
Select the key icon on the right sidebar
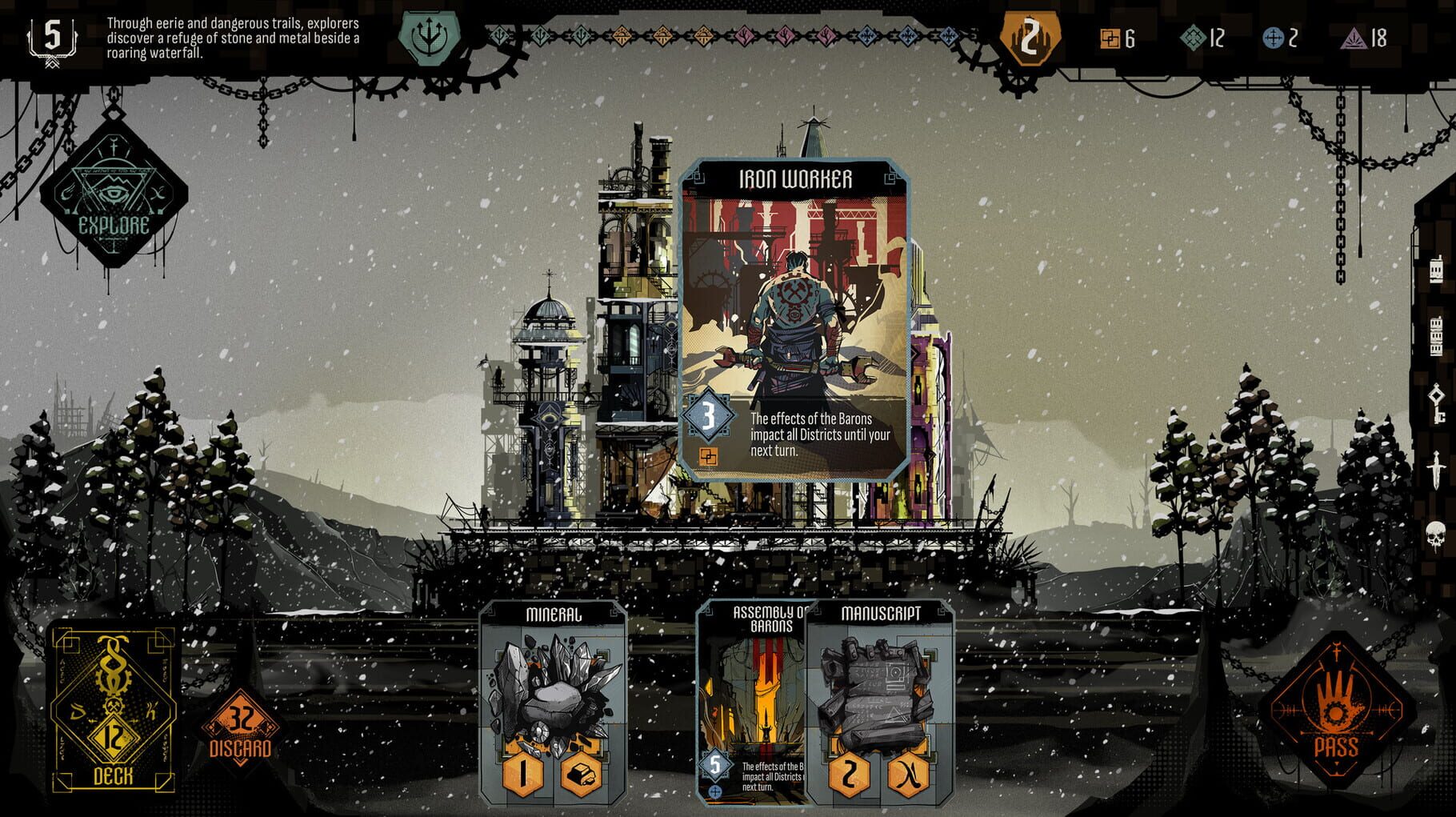pyautogui.click(x=1436, y=404)
